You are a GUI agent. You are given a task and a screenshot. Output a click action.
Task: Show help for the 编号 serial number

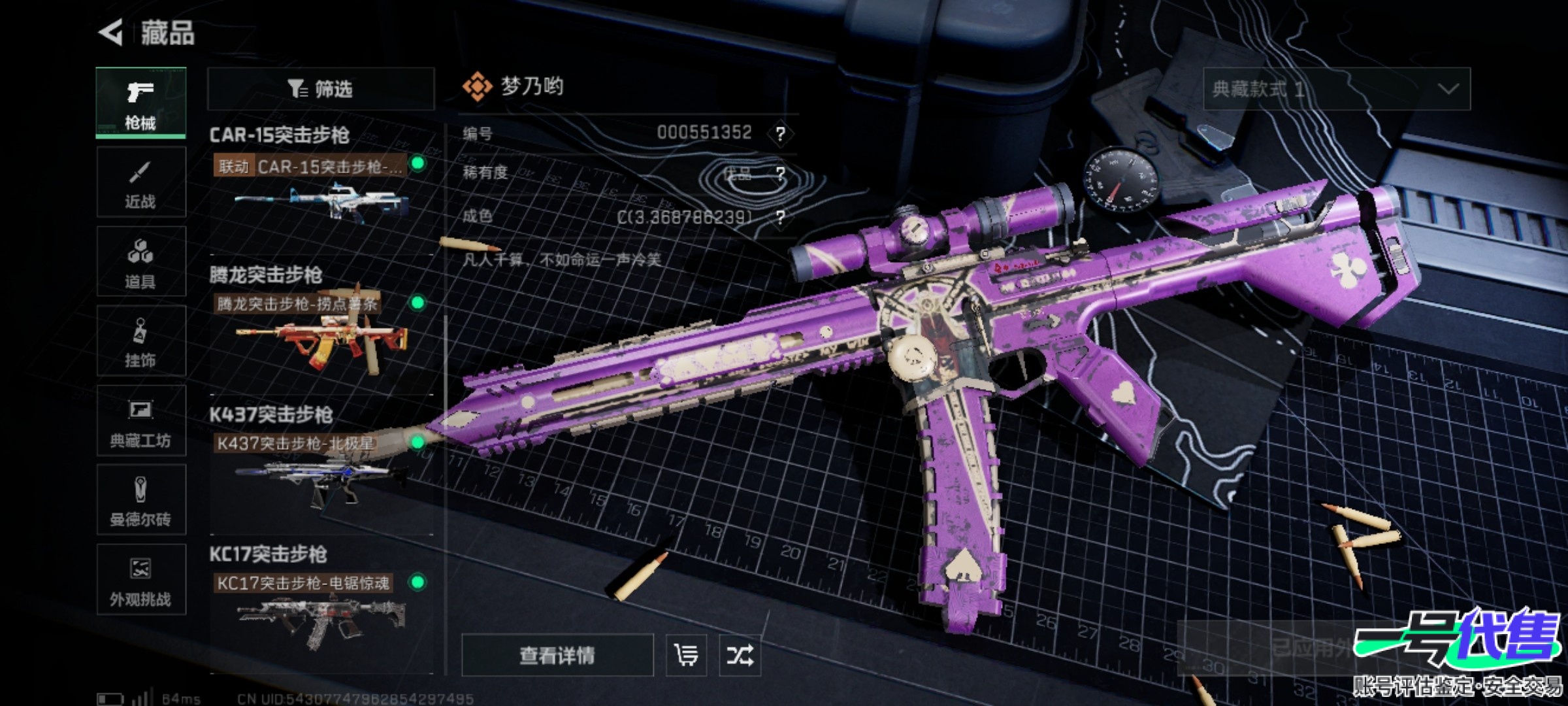tap(780, 133)
